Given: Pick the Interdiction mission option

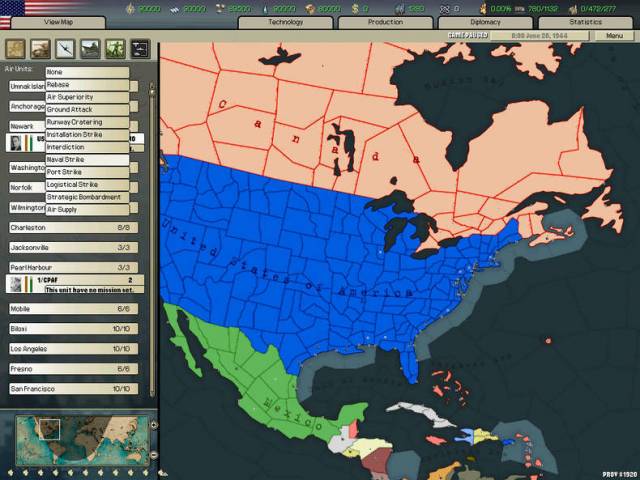Looking at the screenshot, I should pyautogui.click(x=87, y=147).
